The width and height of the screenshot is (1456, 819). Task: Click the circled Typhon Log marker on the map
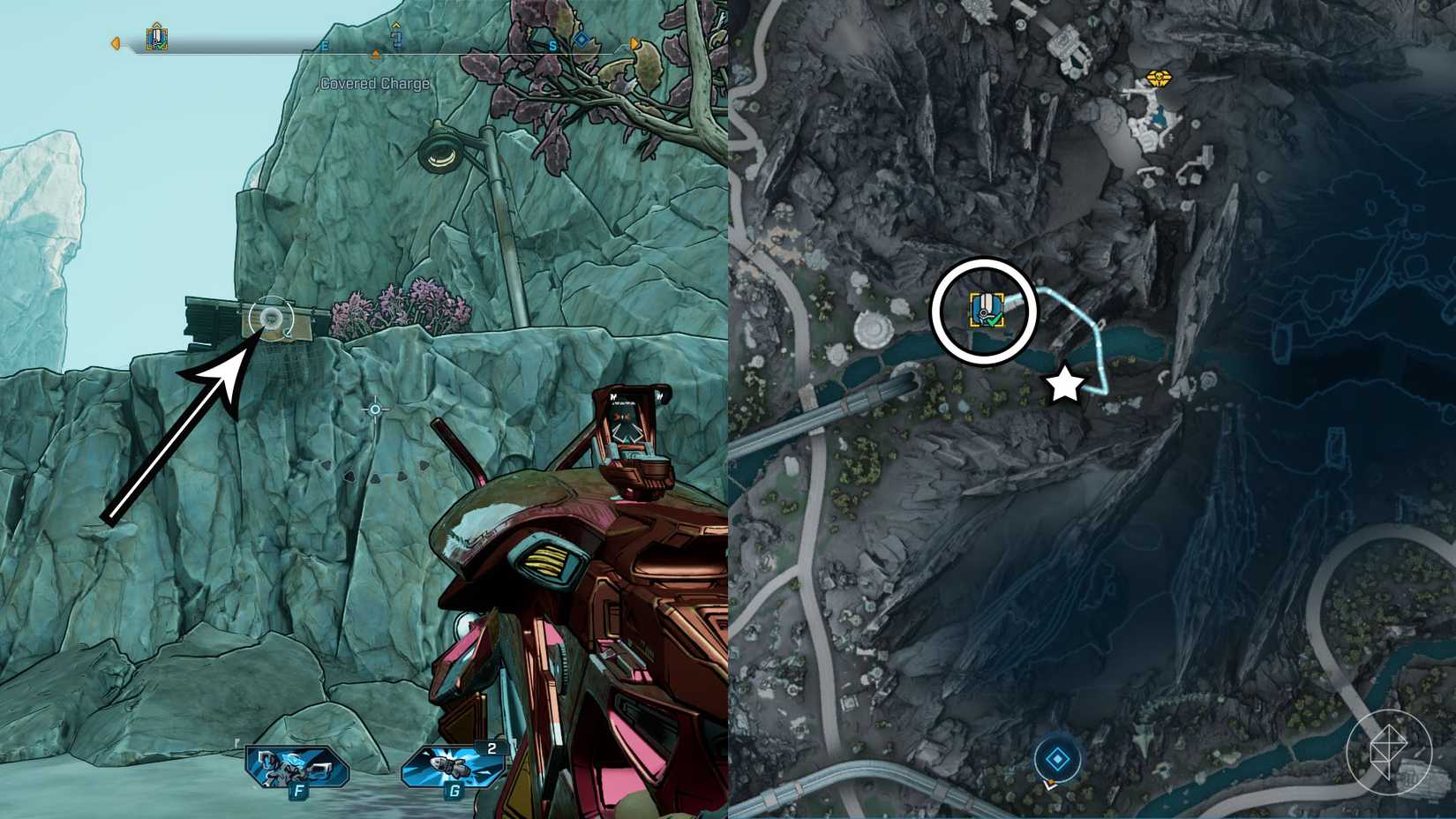986,309
